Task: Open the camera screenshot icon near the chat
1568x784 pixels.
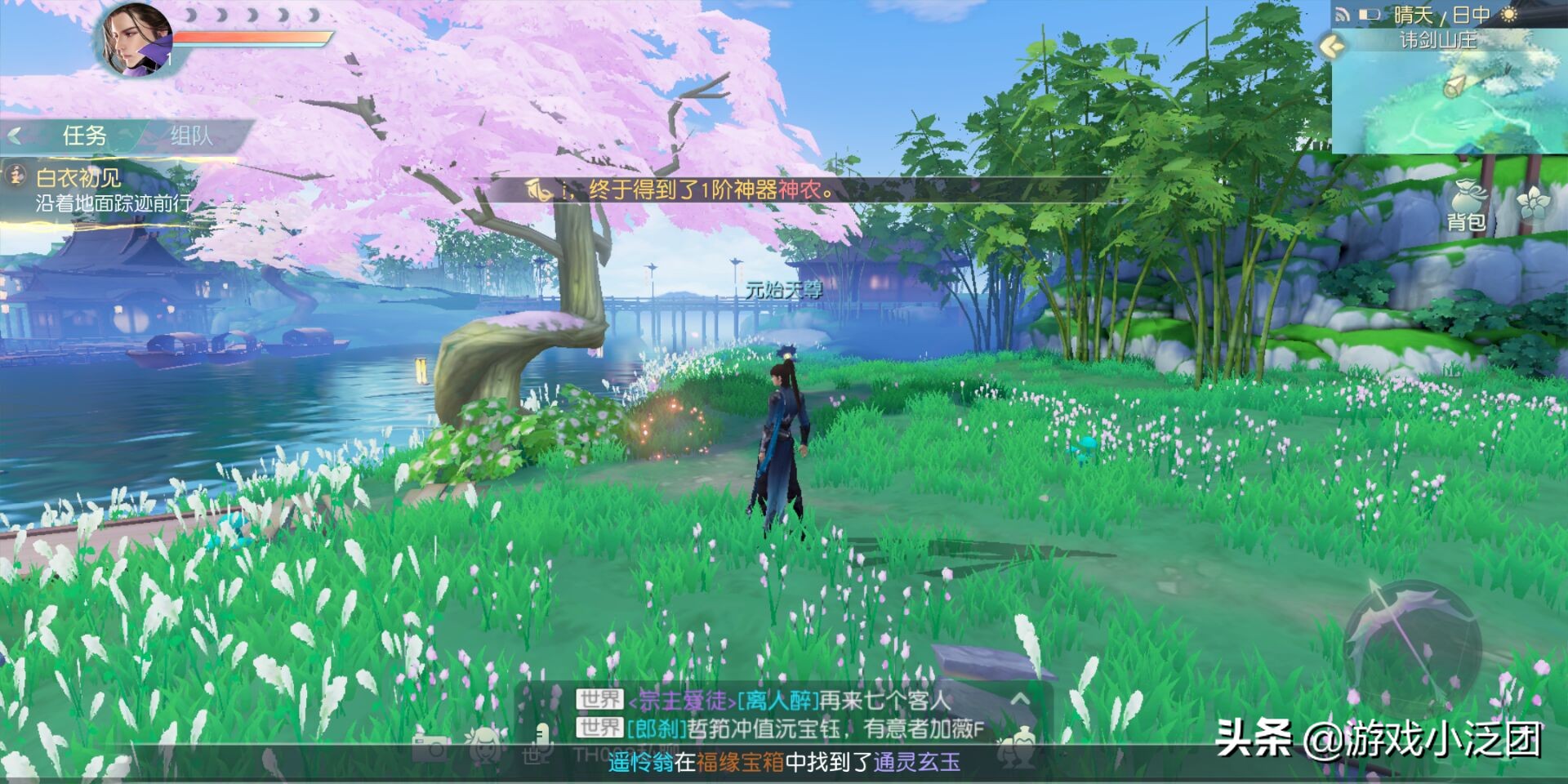Action: tap(433, 748)
